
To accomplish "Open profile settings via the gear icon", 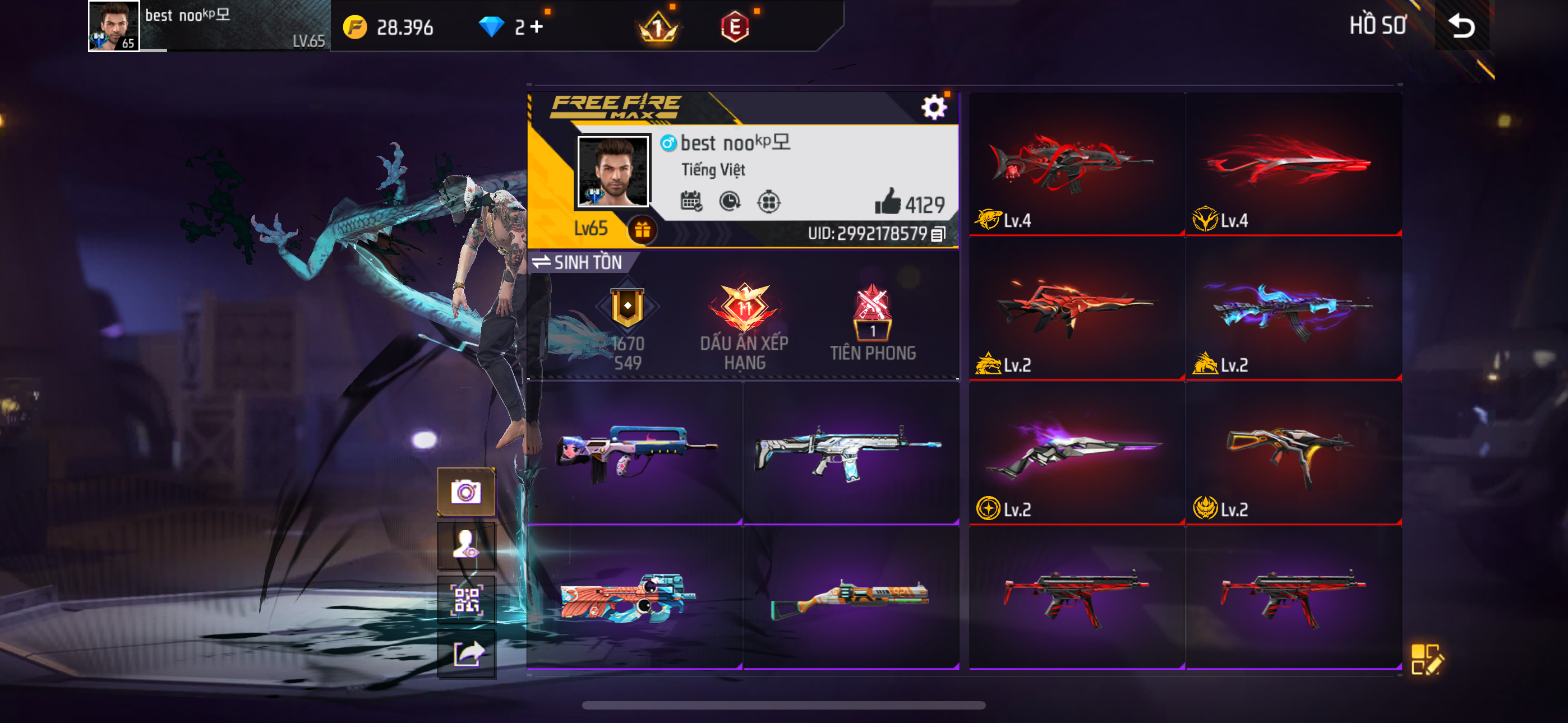I will tap(933, 108).
